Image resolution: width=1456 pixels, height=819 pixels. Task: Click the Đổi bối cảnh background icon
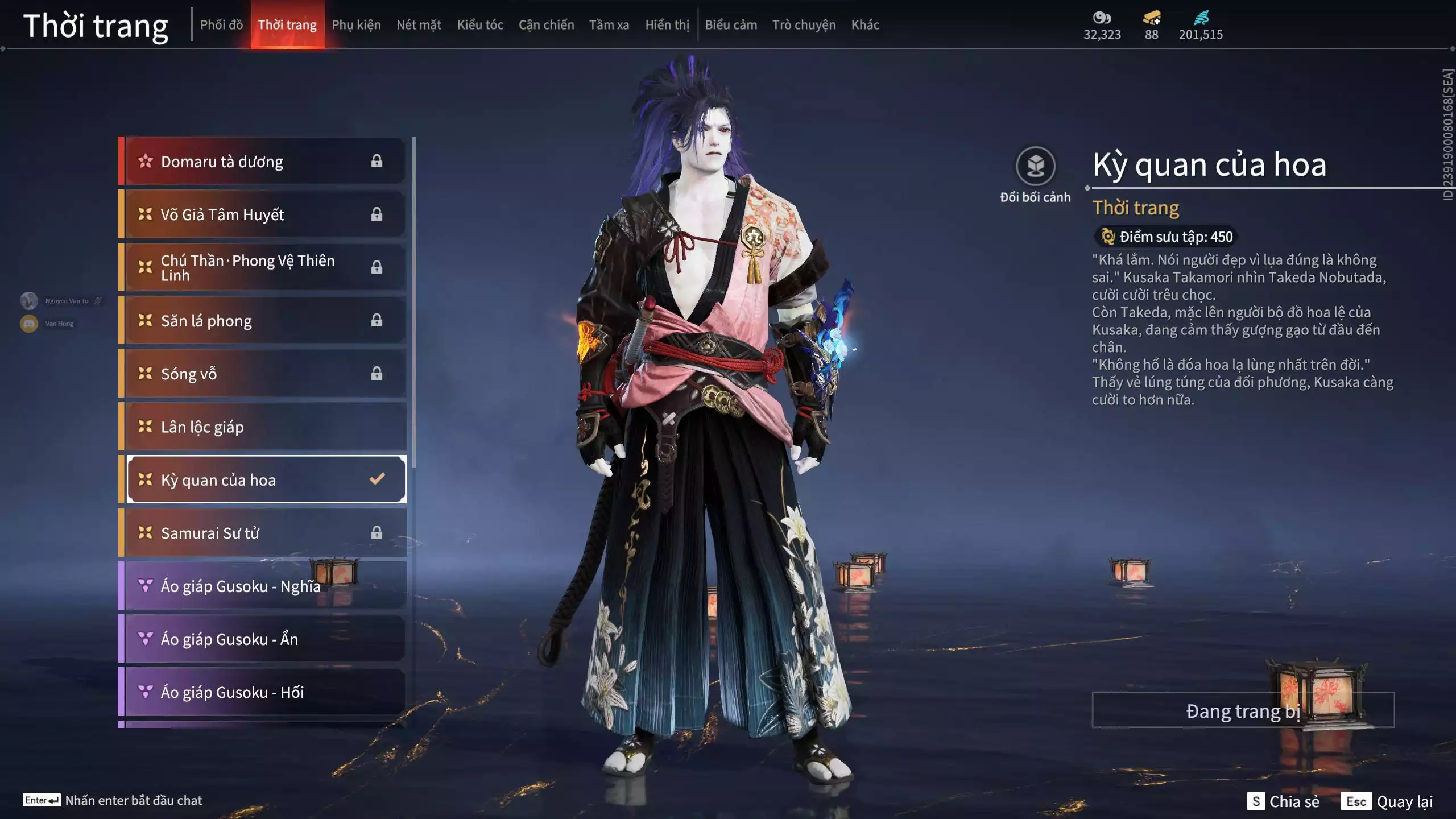1035,167
